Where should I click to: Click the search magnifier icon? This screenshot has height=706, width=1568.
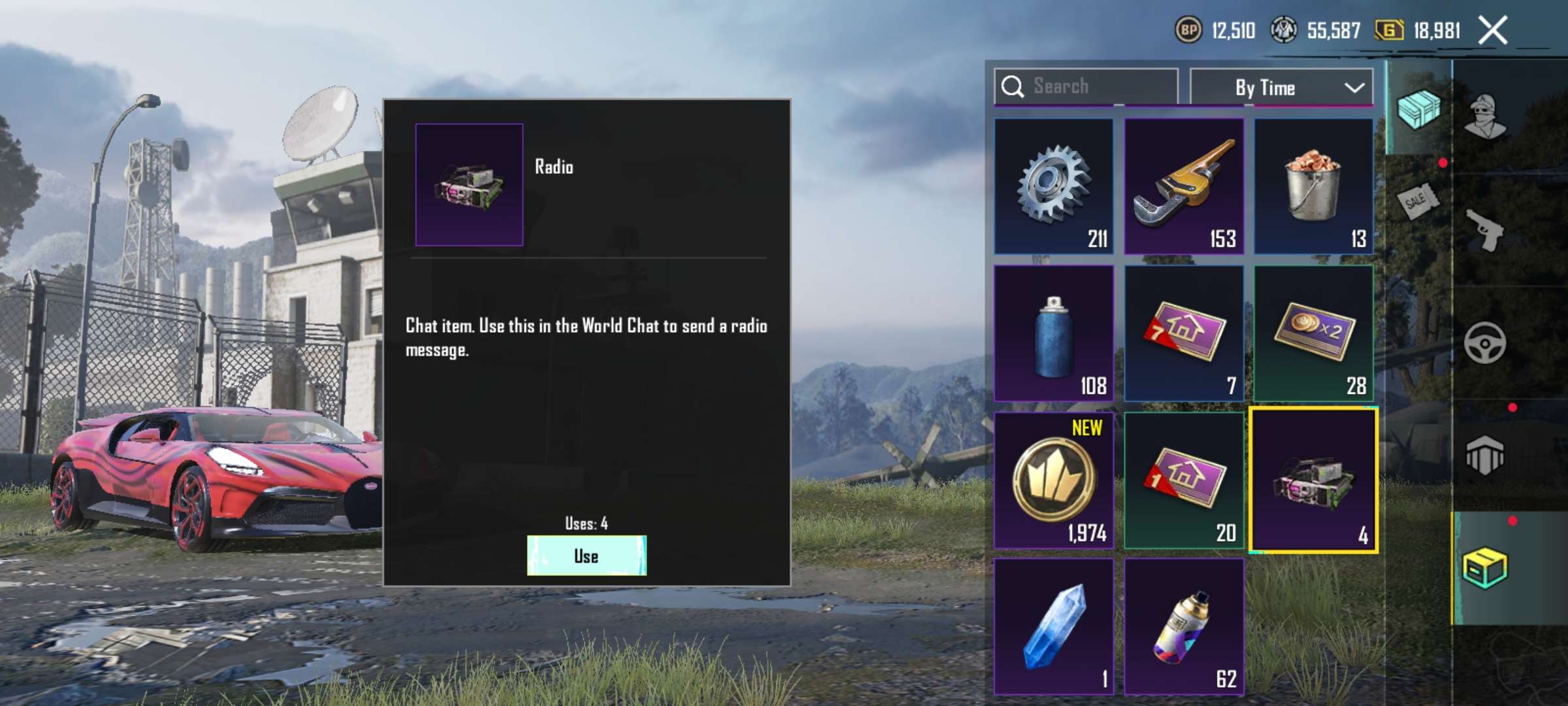(1014, 86)
